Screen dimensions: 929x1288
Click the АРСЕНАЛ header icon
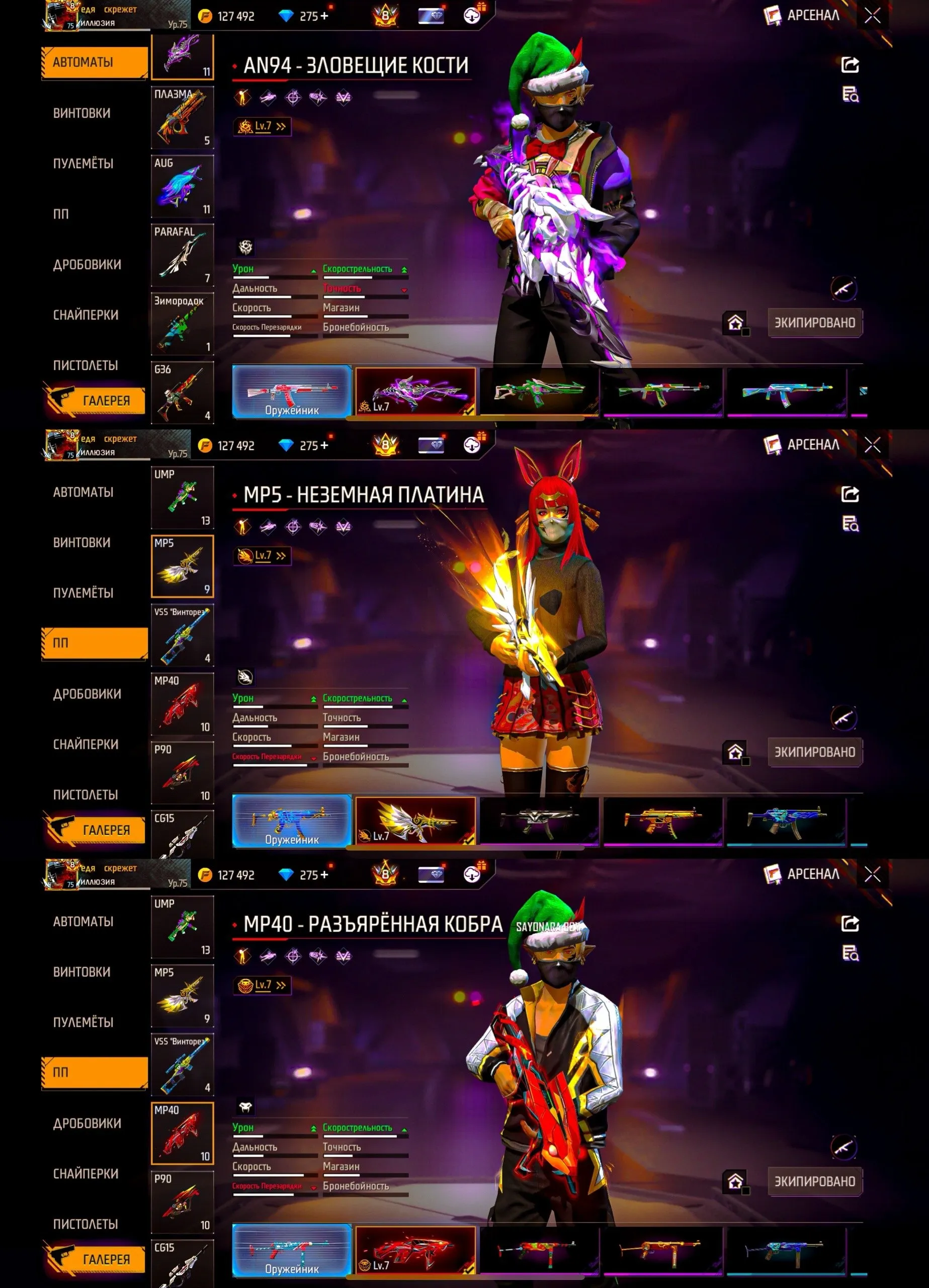click(772, 16)
